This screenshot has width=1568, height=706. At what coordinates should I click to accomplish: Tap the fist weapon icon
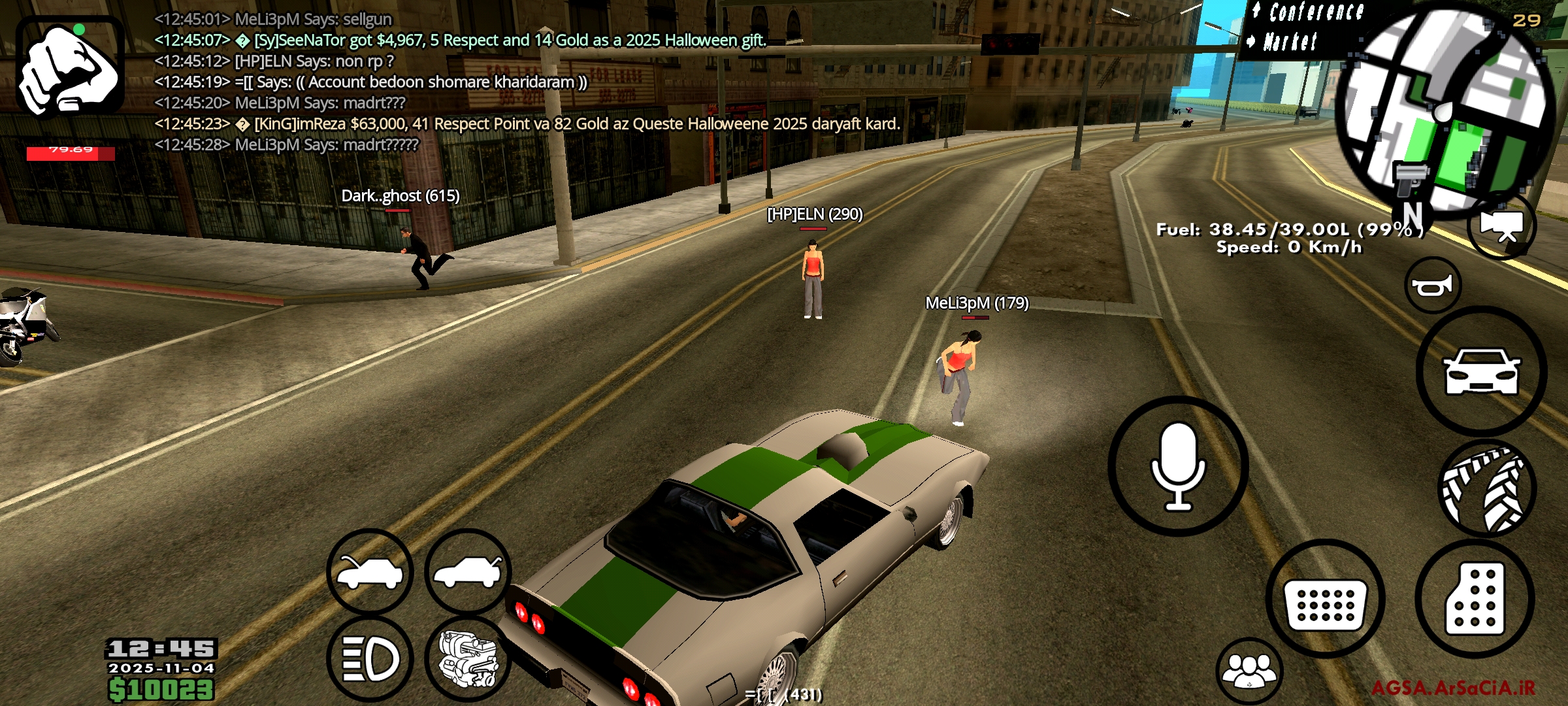tap(70, 68)
